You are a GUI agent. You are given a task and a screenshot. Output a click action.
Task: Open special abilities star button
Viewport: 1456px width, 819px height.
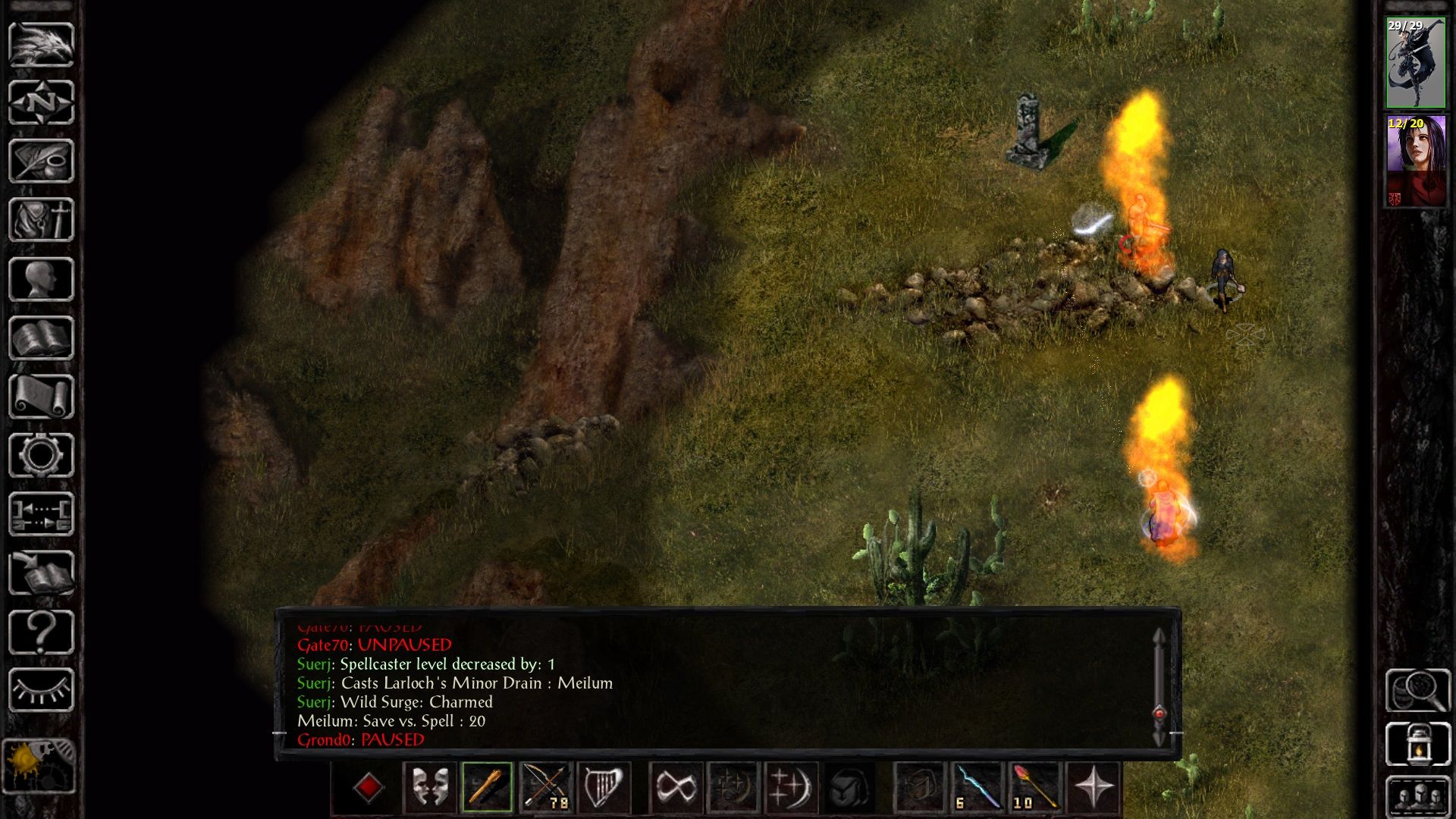tap(1094, 787)
